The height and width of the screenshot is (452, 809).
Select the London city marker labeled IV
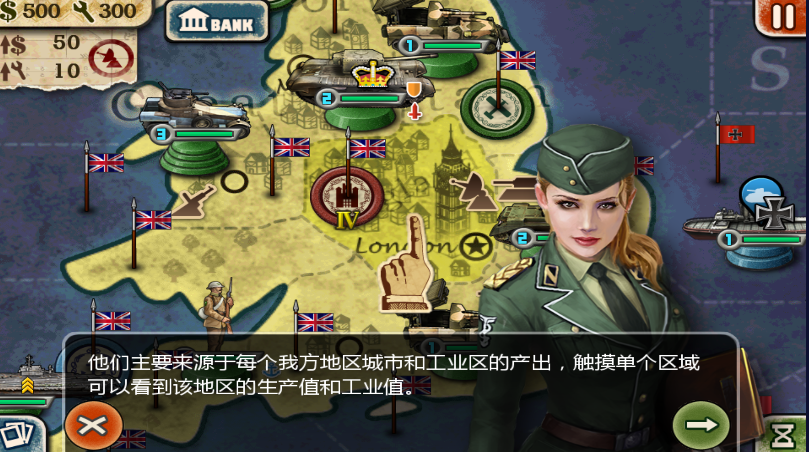click(x=346, y=195)
